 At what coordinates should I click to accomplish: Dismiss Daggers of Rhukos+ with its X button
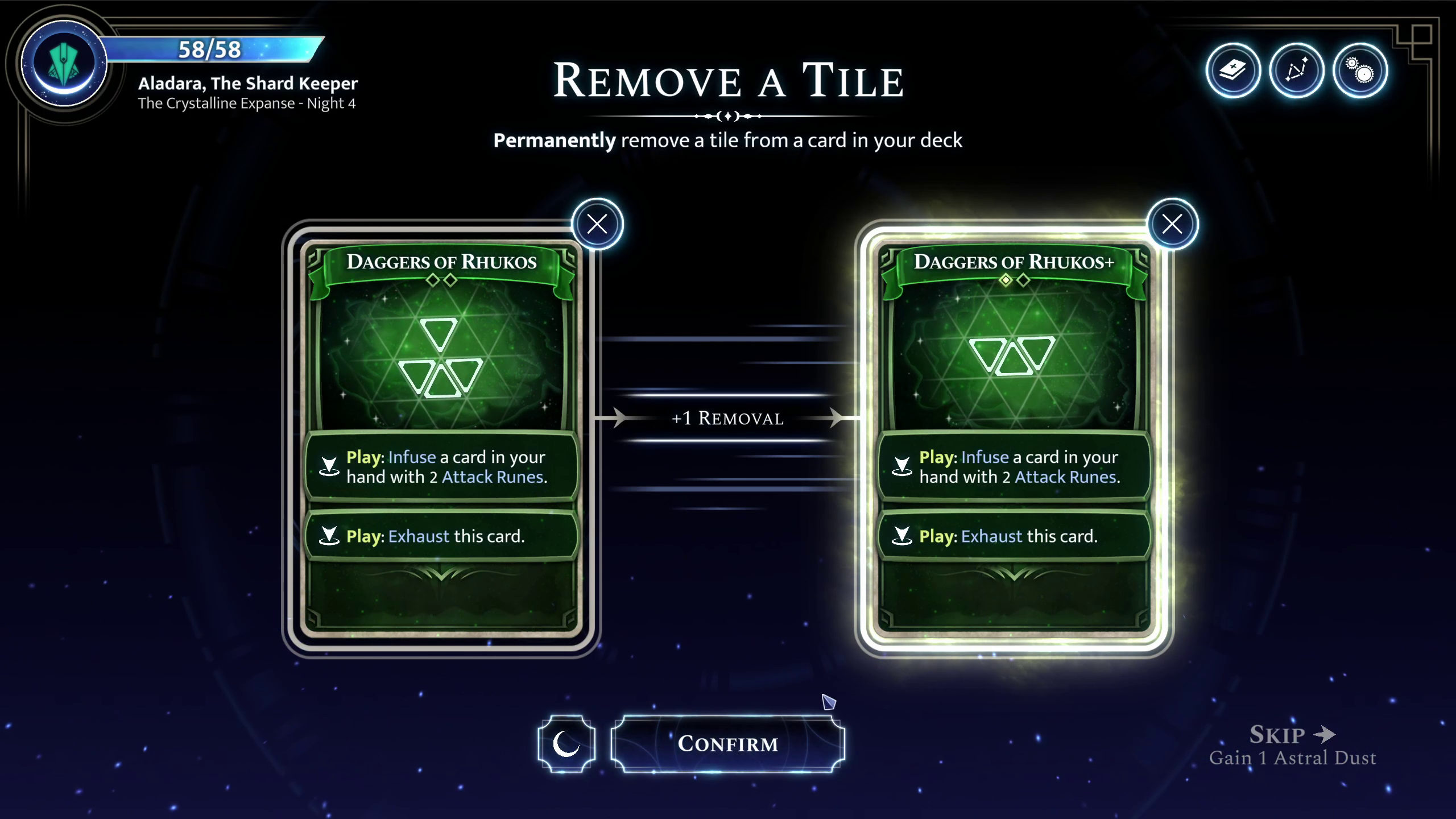pyautogui.click(x=1173, y=225)
